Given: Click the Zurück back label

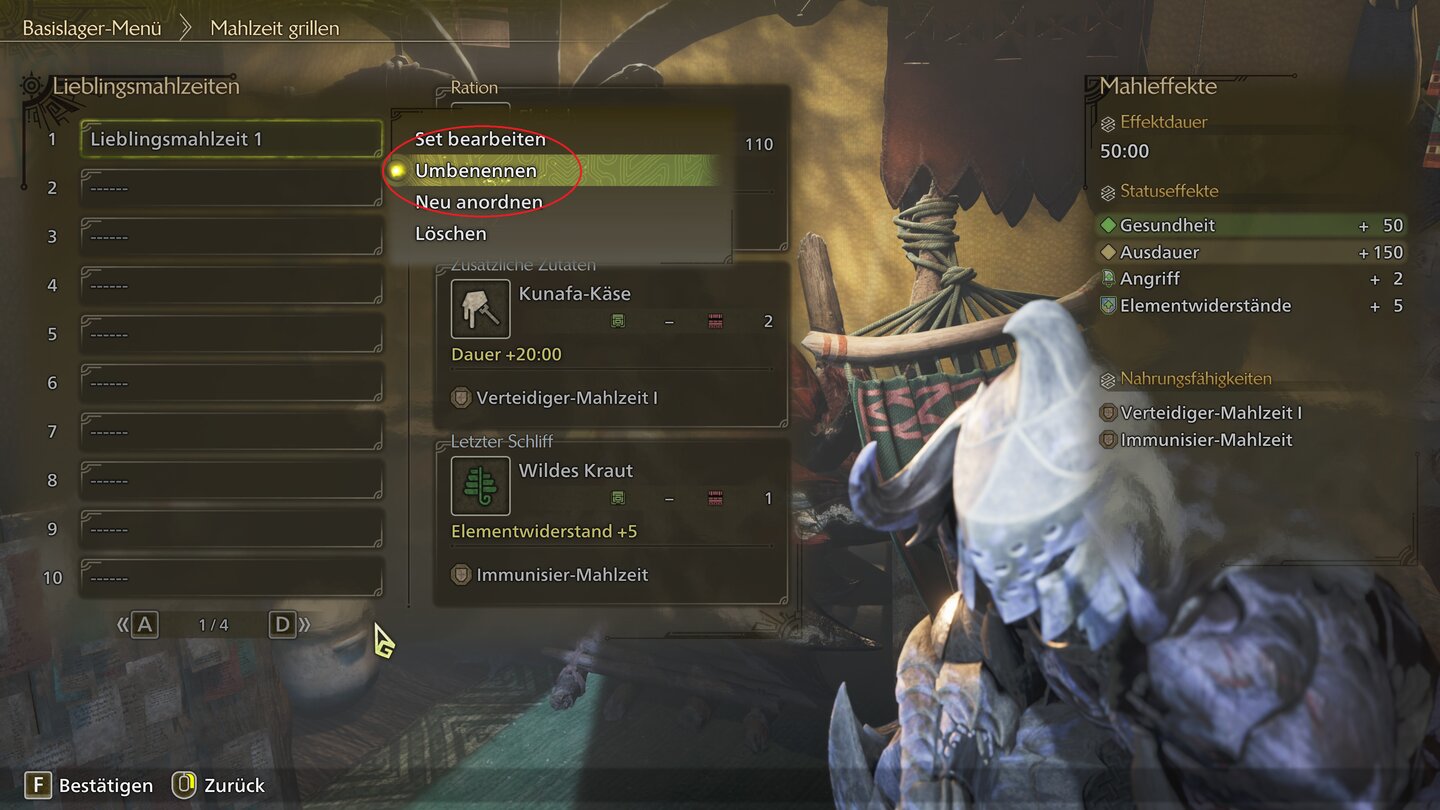Looking at the screenshot, I should 234,785.
